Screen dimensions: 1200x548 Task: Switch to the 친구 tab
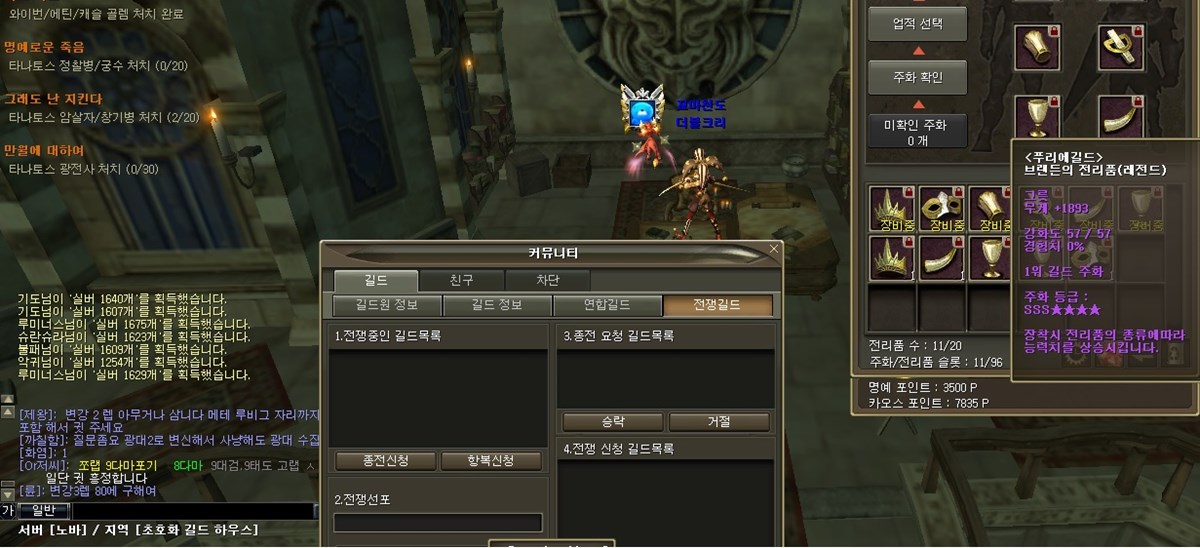tap(461, 281)
